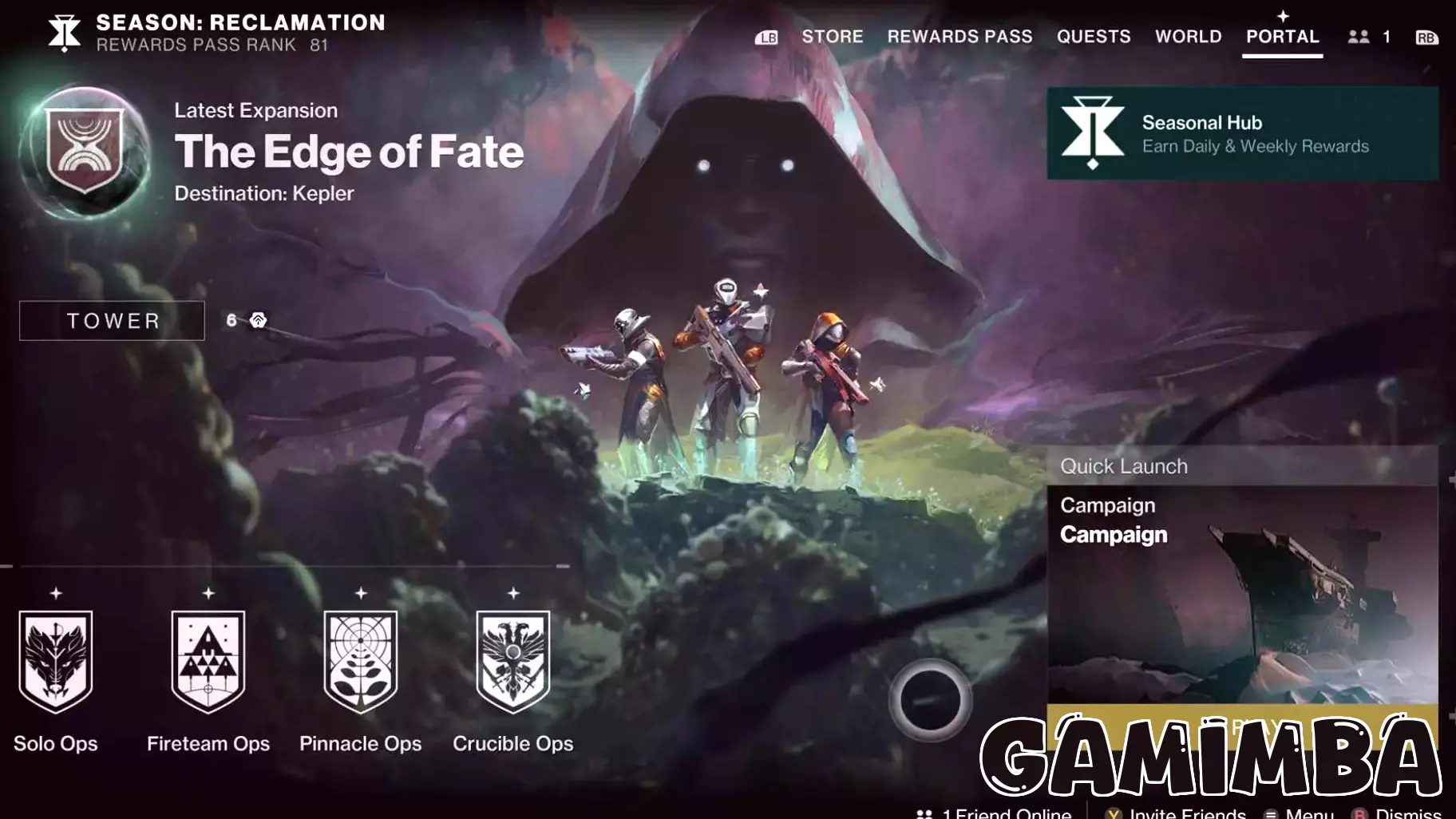Image resolution: width=1456 pixels, height=819 pixels.
Task: Open the Quests menu
Action: tap(1094, 36)
